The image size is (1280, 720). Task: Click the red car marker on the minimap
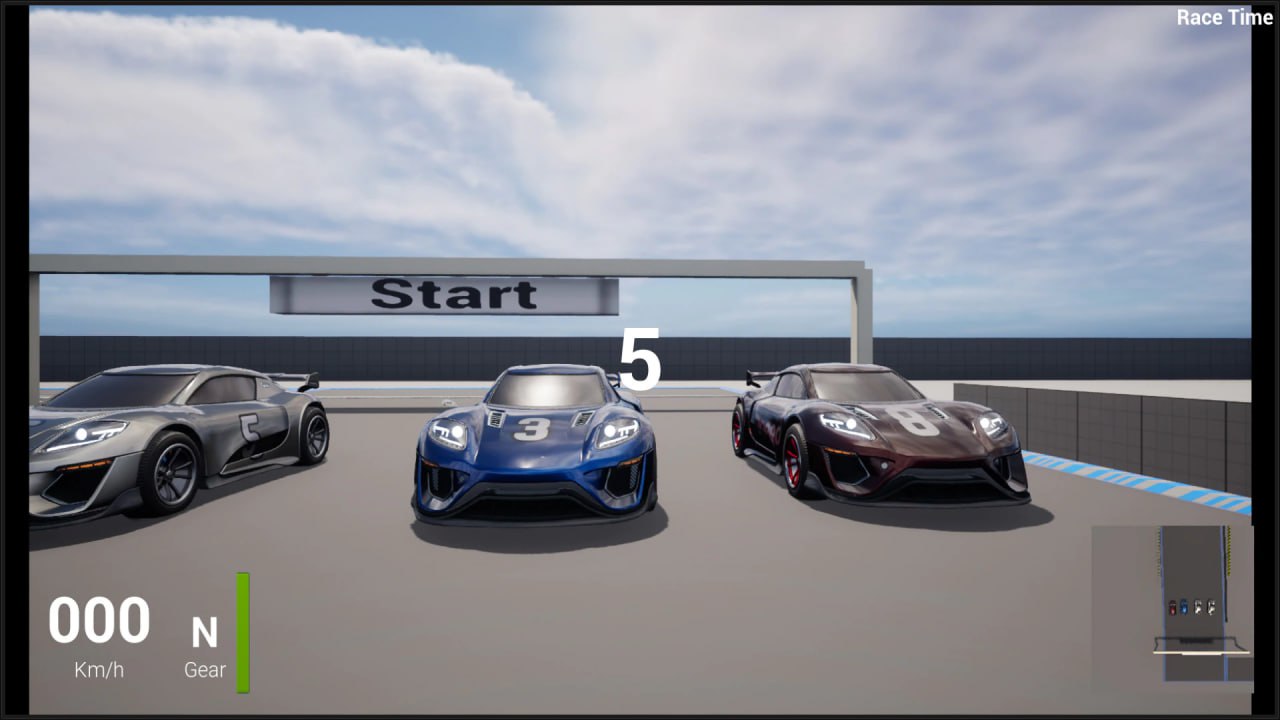click(1173, 608)
